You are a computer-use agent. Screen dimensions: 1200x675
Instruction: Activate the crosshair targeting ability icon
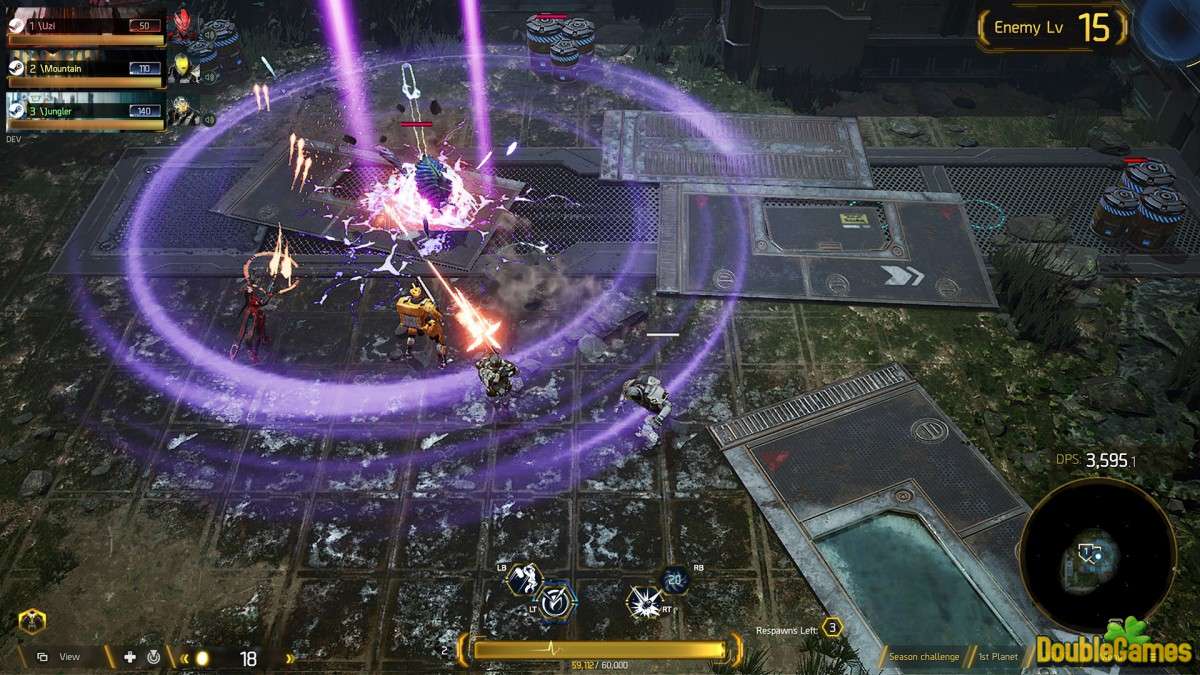pyautogui.click(x=557, y=600)
